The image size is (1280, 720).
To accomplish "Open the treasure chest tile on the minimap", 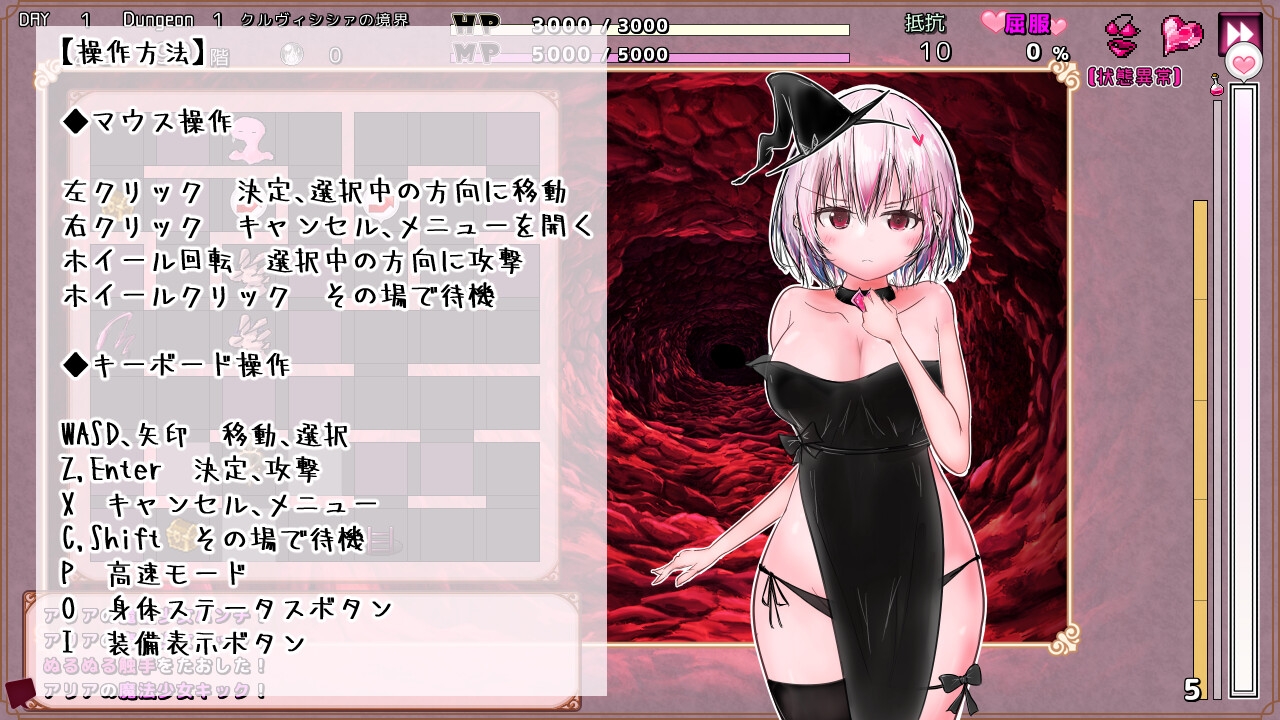I will 179,534.
